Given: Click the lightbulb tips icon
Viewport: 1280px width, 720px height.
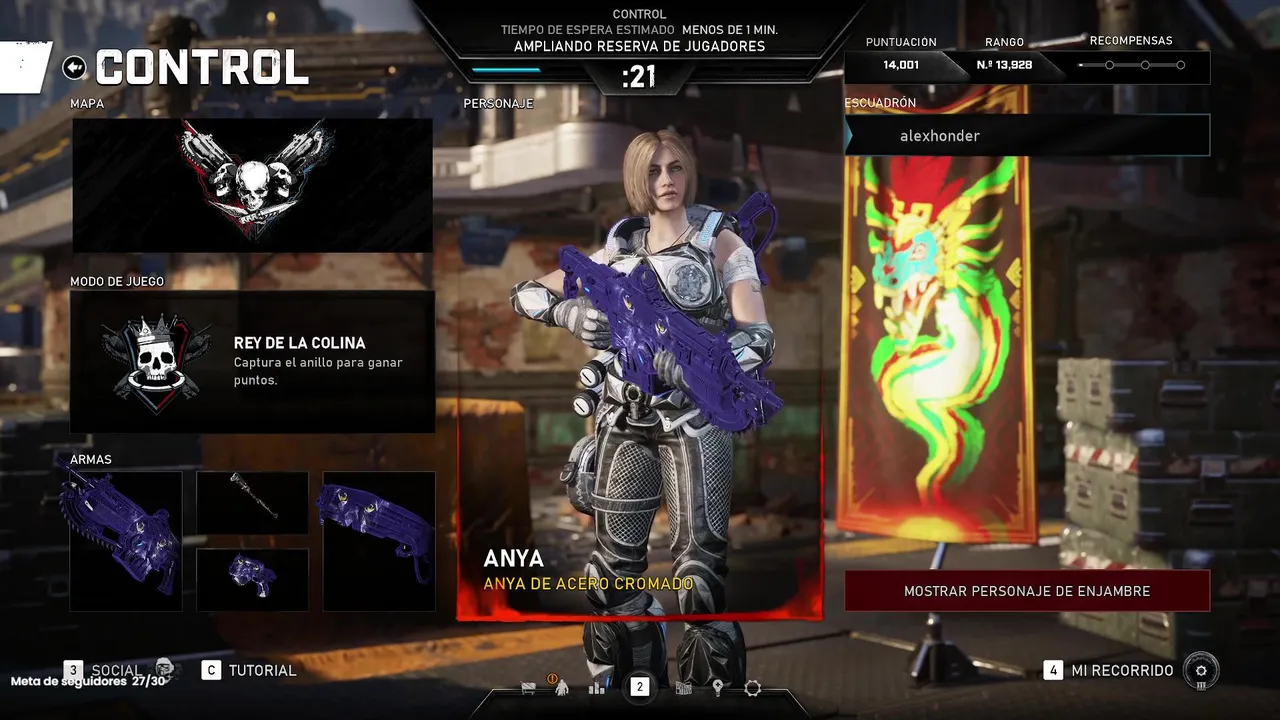Looking at the screenshot, I should click(717, 688).
